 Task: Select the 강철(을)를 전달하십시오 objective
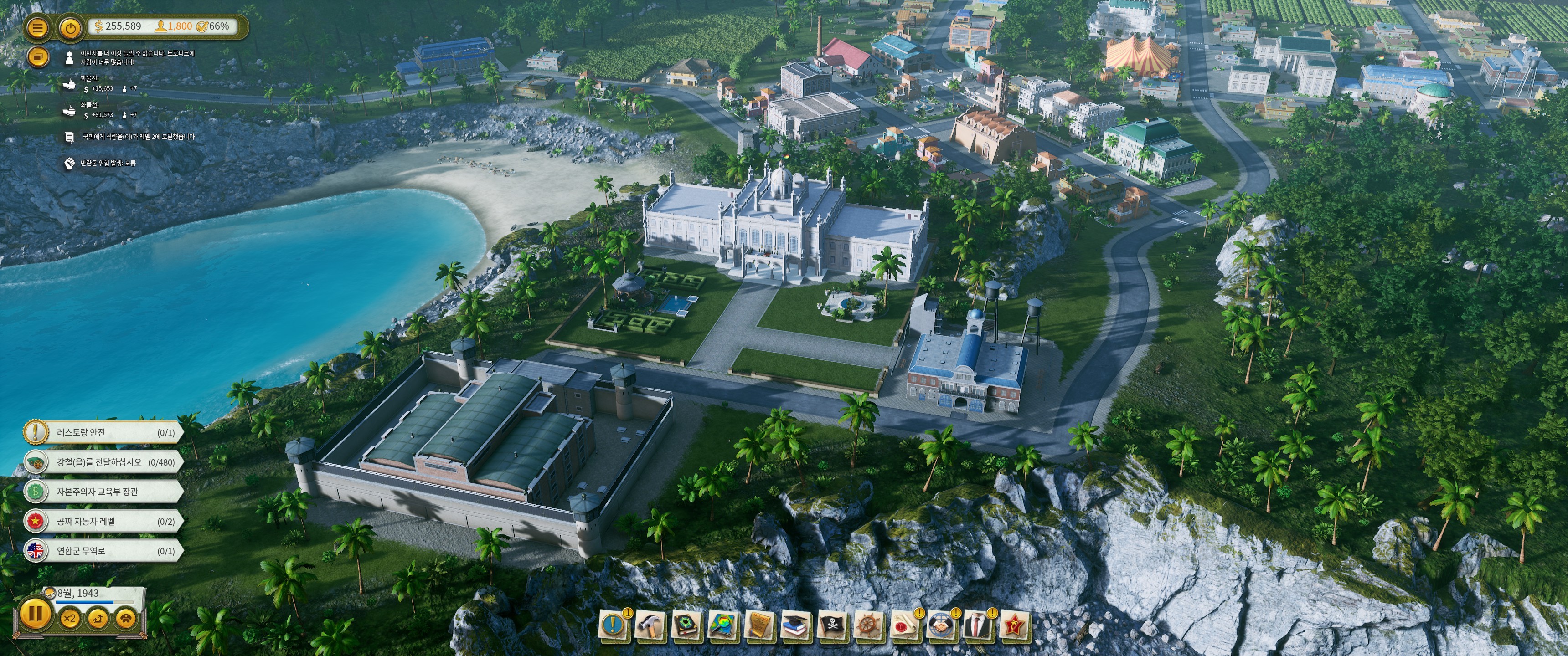[103, 462]
